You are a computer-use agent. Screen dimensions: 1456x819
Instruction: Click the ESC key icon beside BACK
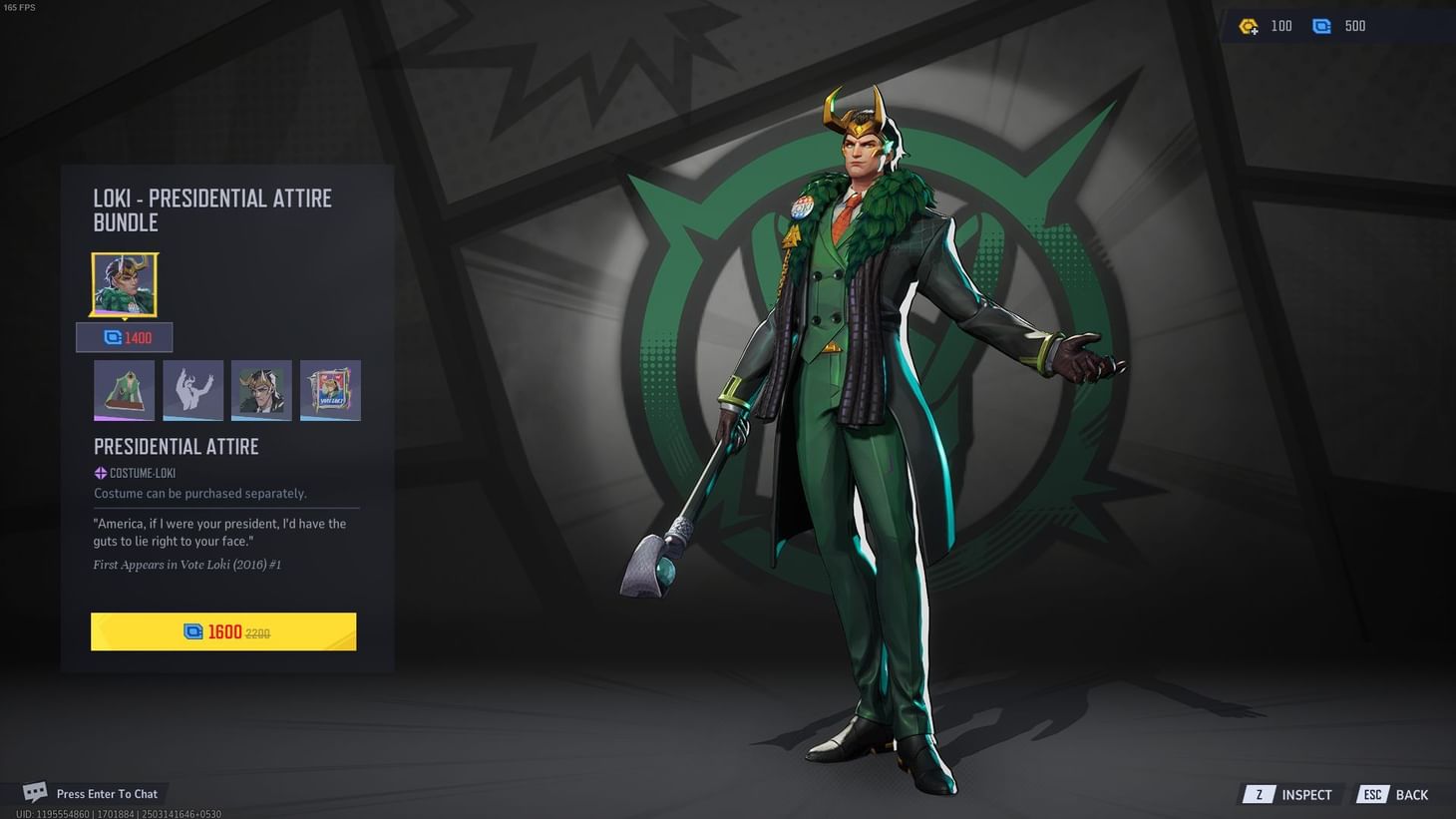(x=1373, y=795)
